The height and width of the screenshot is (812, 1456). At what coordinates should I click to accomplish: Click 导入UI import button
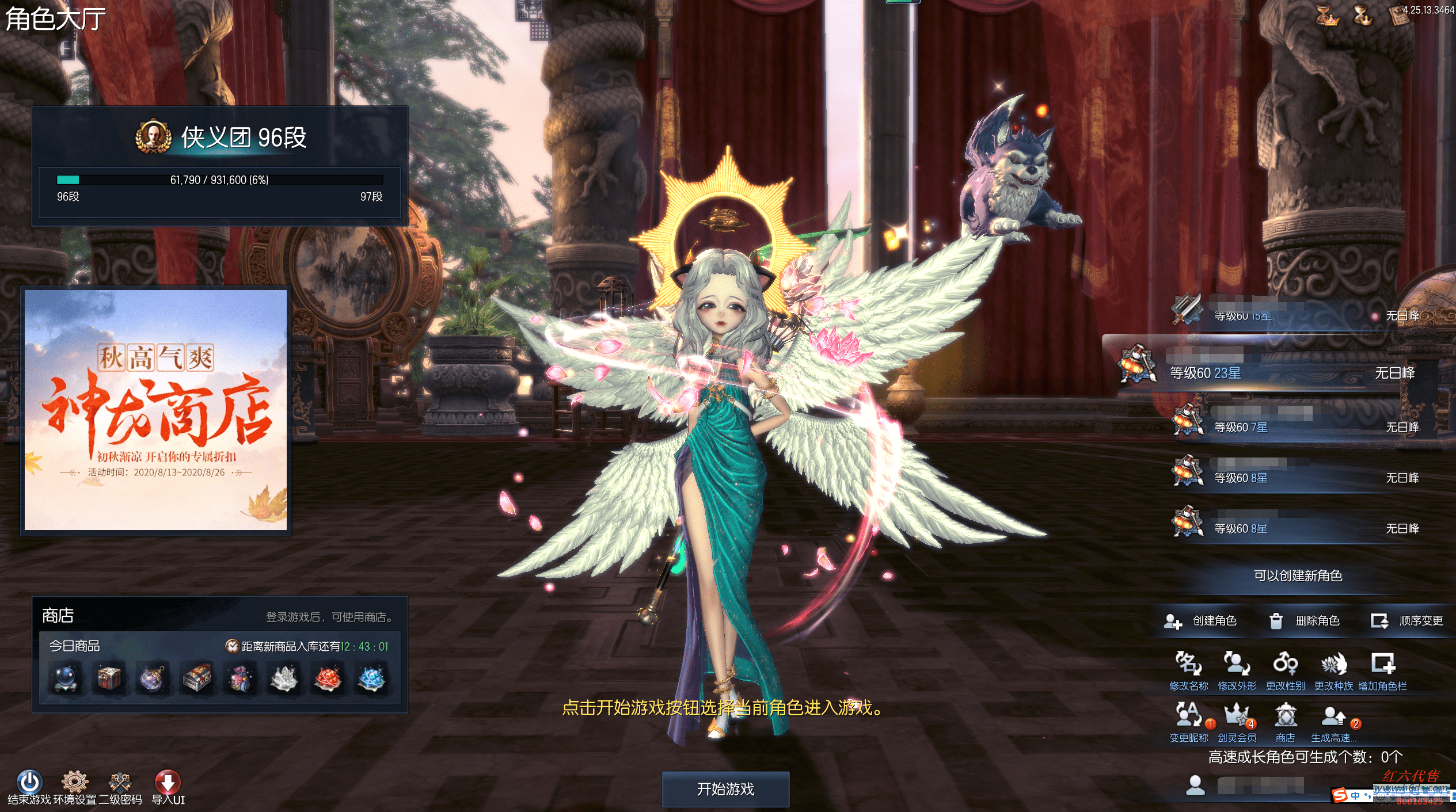point(168,783)
